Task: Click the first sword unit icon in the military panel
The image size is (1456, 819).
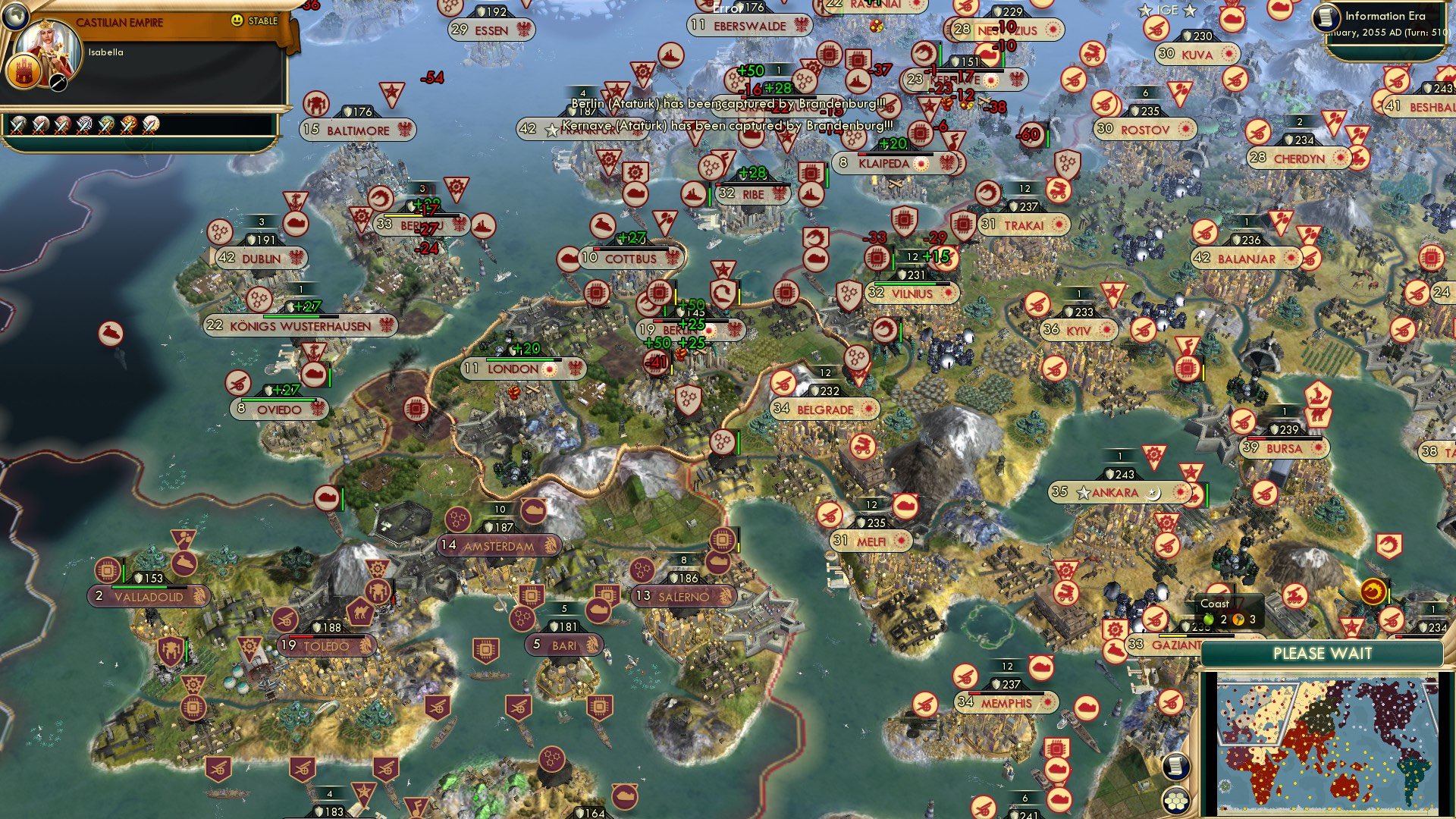Action: (x=20, y=127)
